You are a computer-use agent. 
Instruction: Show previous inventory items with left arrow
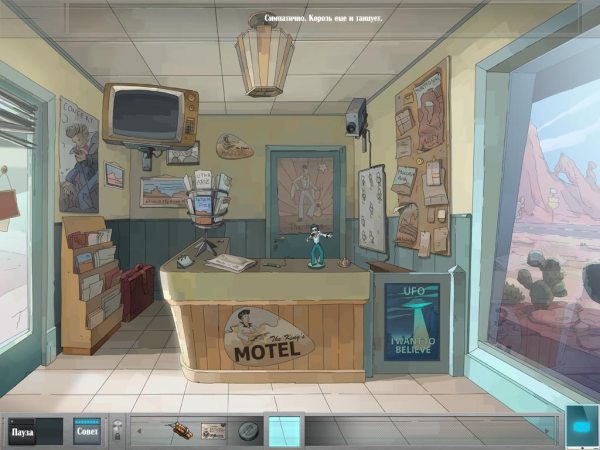[x=140, y=432]
